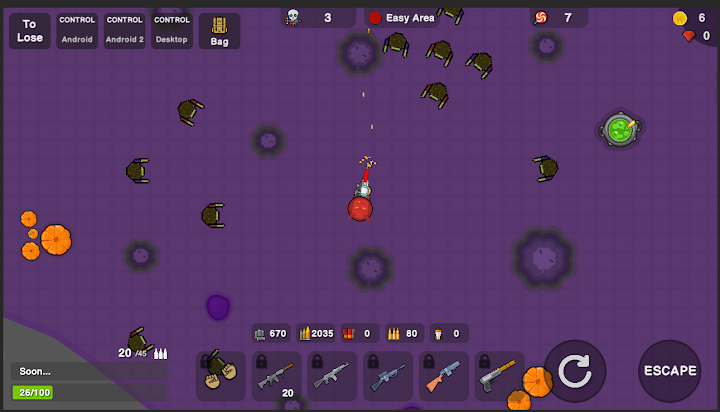Choose the grey assault rifle slot
Viewport: 720px width, 412px height.
332,375
